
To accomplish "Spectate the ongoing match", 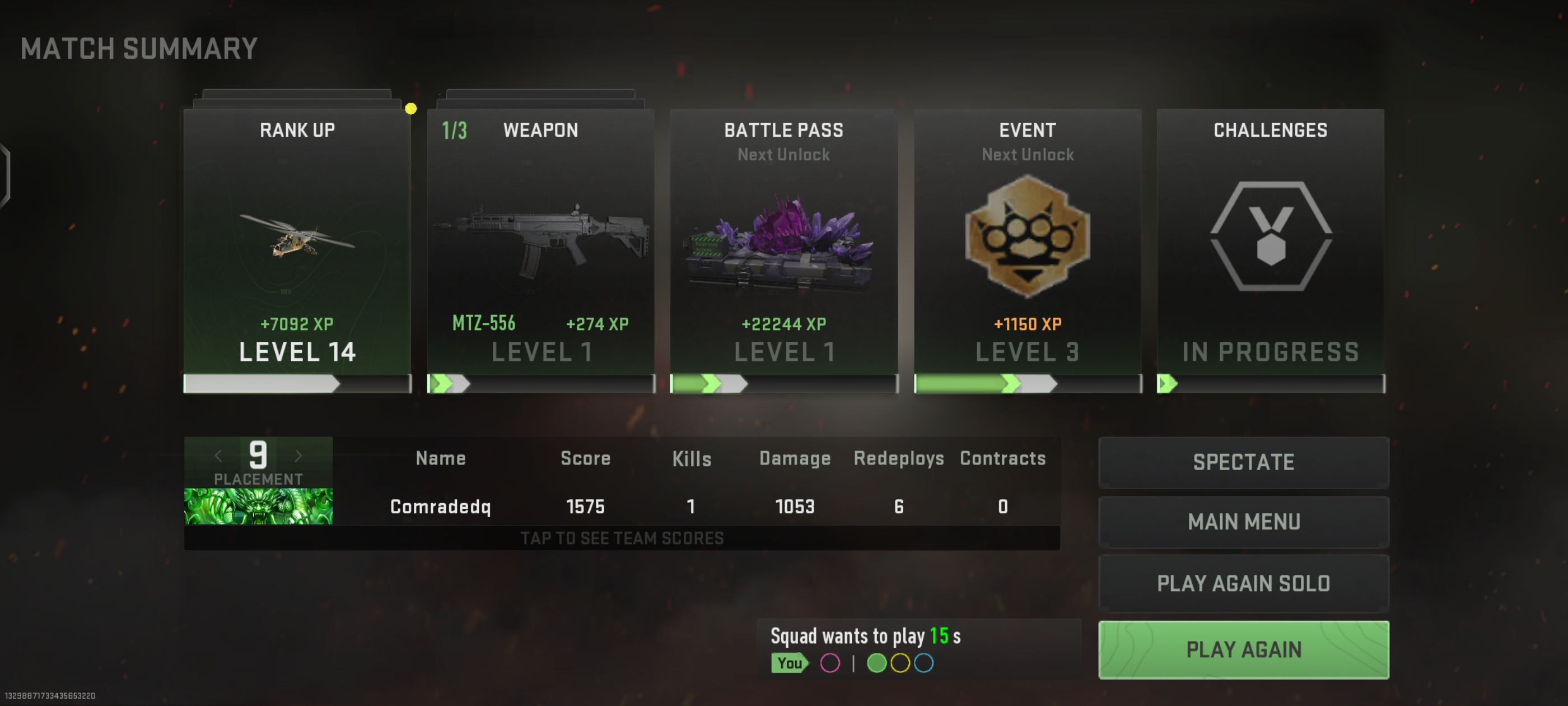I will point(1243,462).
